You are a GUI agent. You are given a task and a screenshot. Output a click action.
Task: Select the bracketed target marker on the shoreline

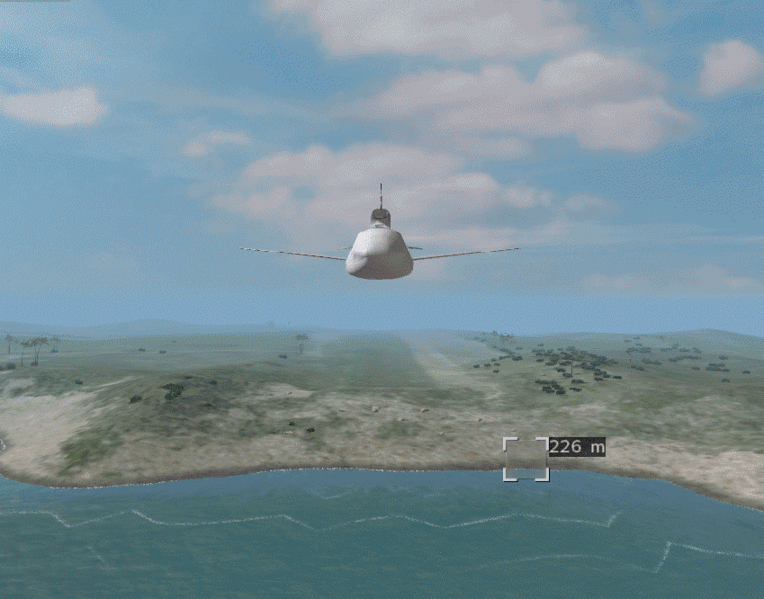[526, 459]
